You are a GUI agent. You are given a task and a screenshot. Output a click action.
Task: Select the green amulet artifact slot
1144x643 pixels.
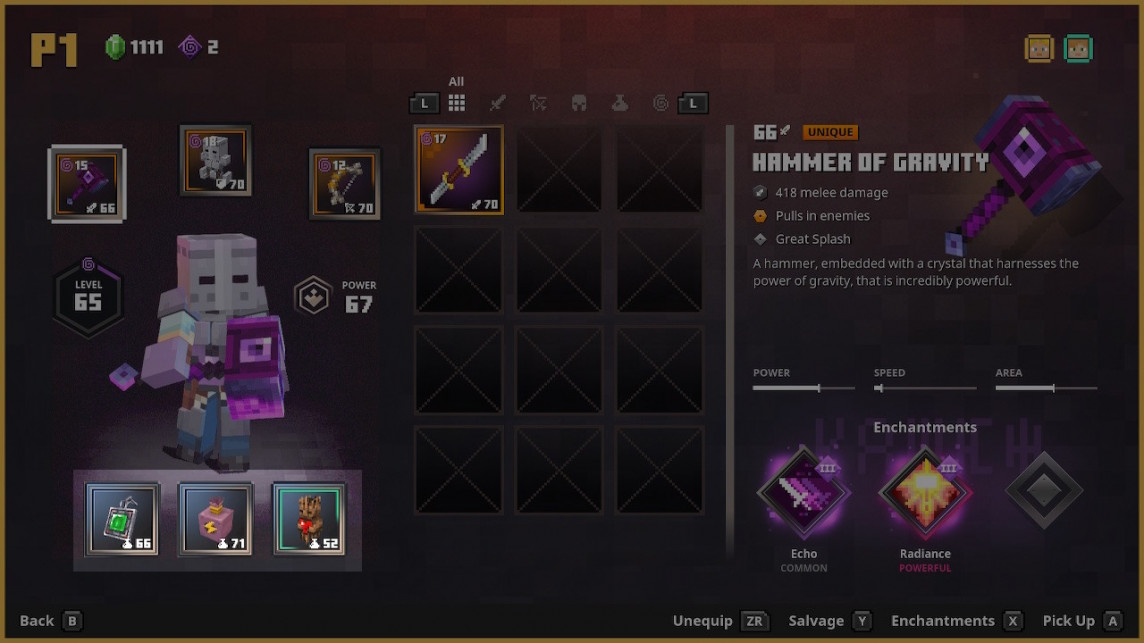[122, 519]
